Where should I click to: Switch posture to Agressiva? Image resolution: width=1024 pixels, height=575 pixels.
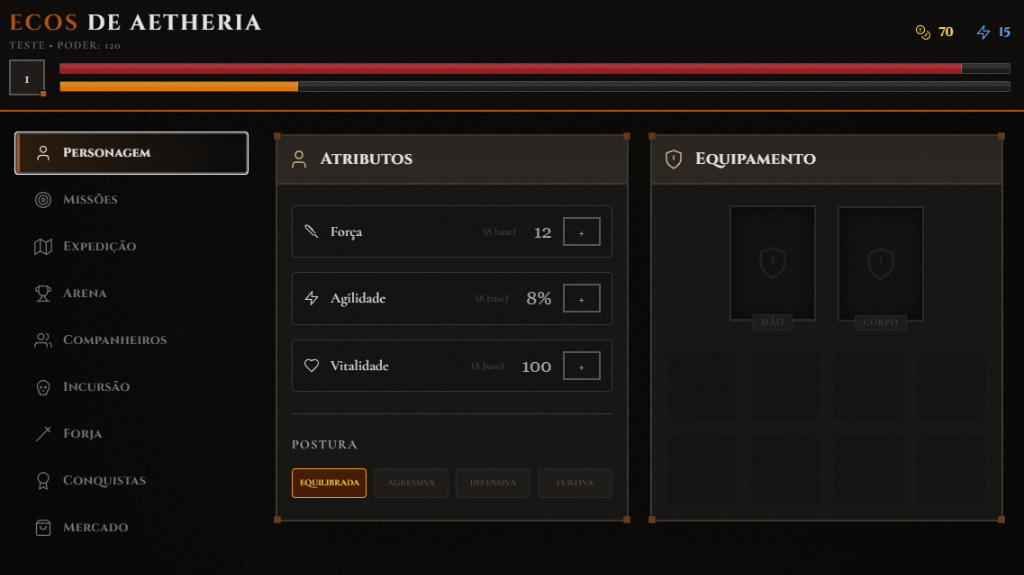[411, 483]
